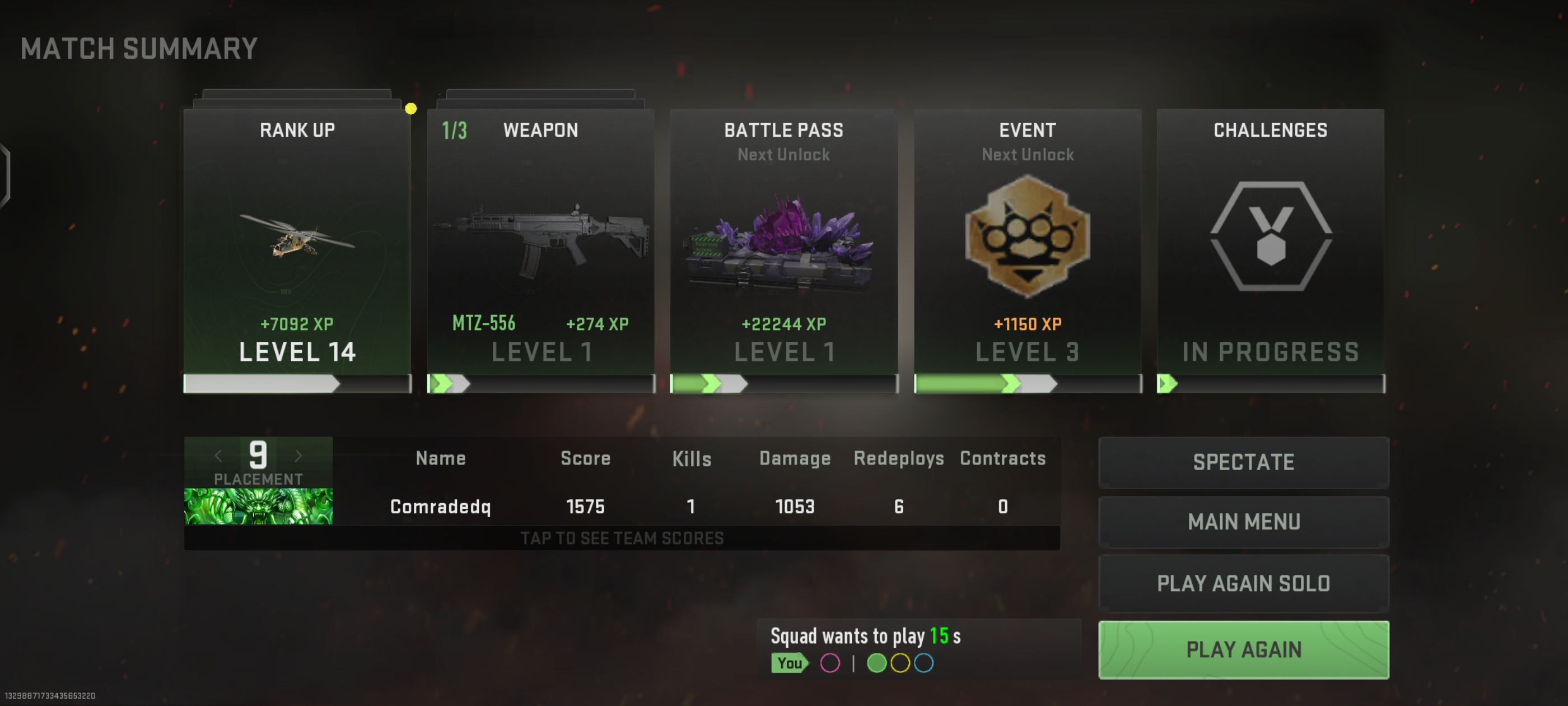
Task: Open the Event next unlock card
Action: click(x=1028, y=250)
